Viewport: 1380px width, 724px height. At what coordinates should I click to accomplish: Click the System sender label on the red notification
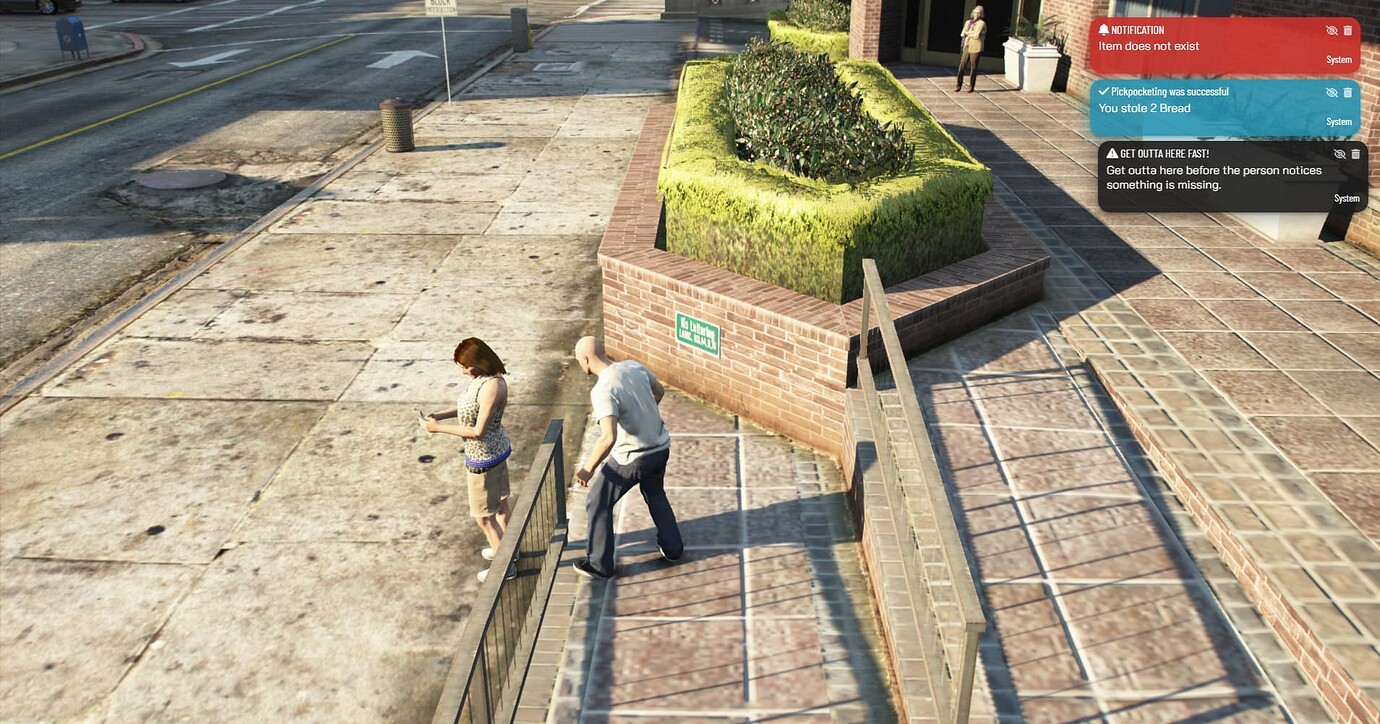[x=1339, y=59]
